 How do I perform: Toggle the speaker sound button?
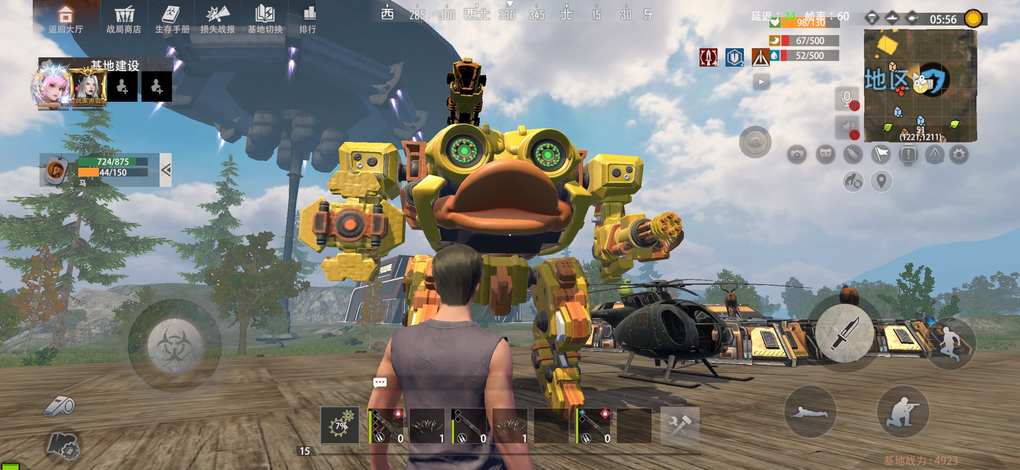click(847, 127)
